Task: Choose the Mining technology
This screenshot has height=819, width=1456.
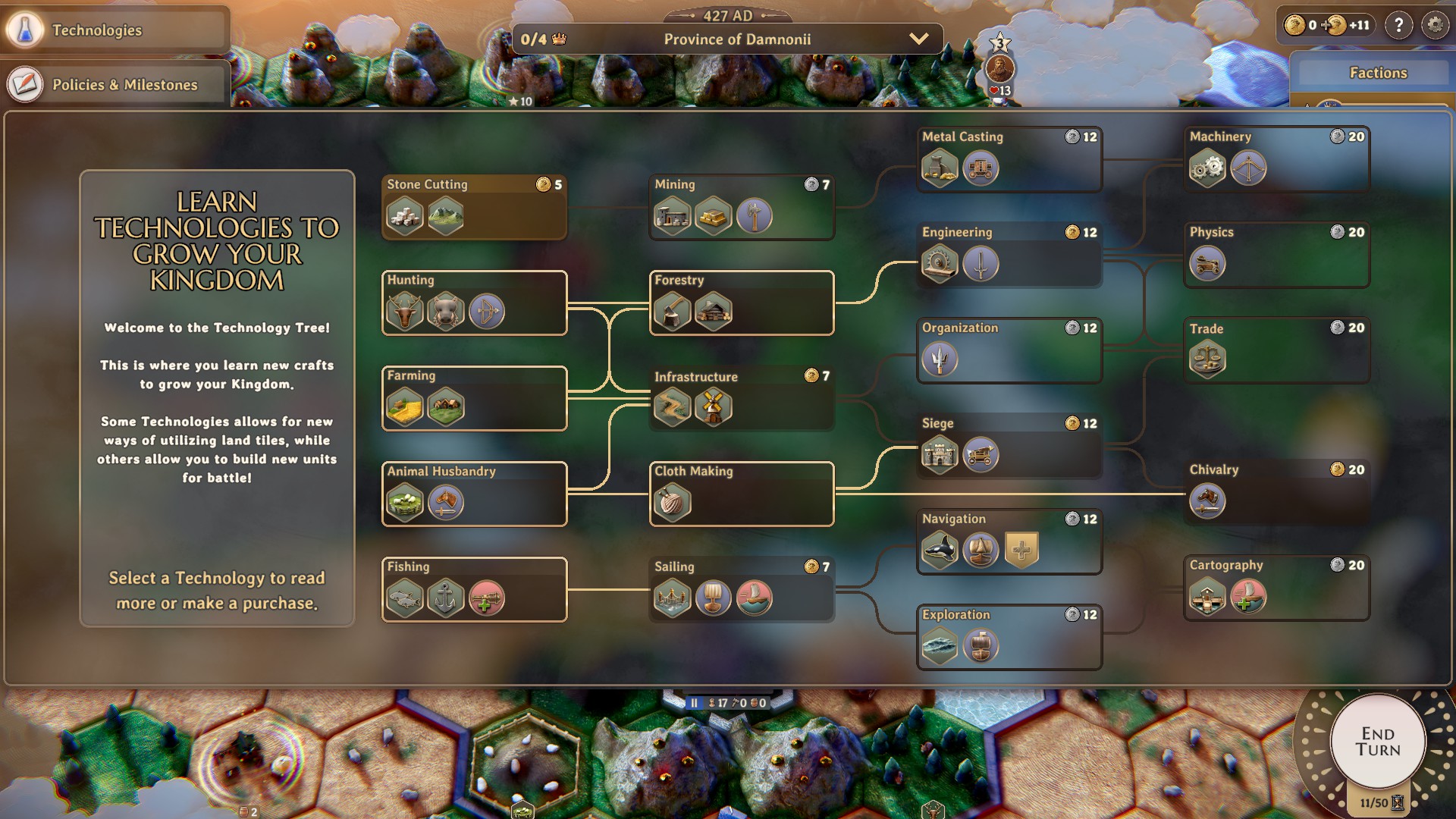Action: (742, 207)
